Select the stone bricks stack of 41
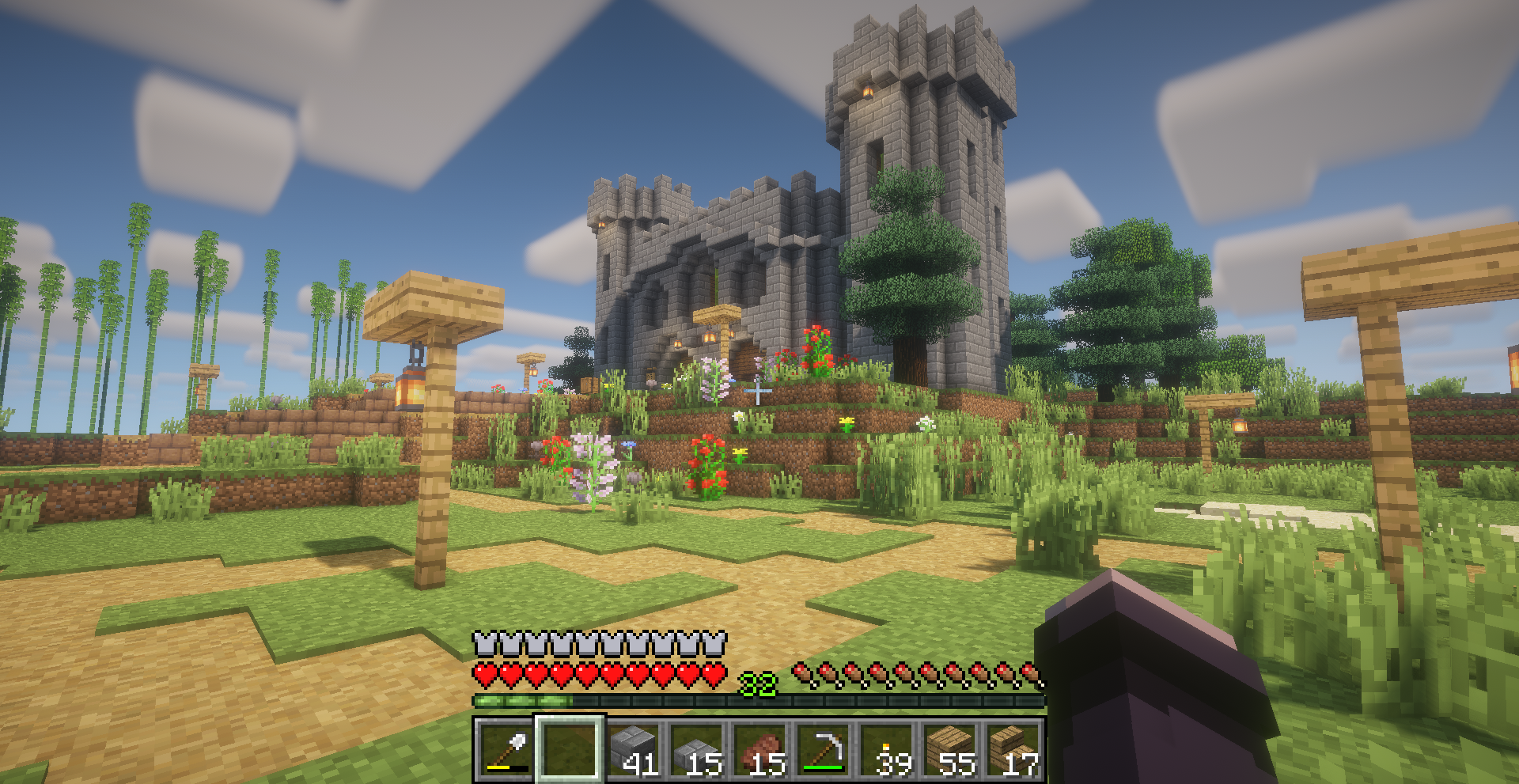 pos(634,748)
